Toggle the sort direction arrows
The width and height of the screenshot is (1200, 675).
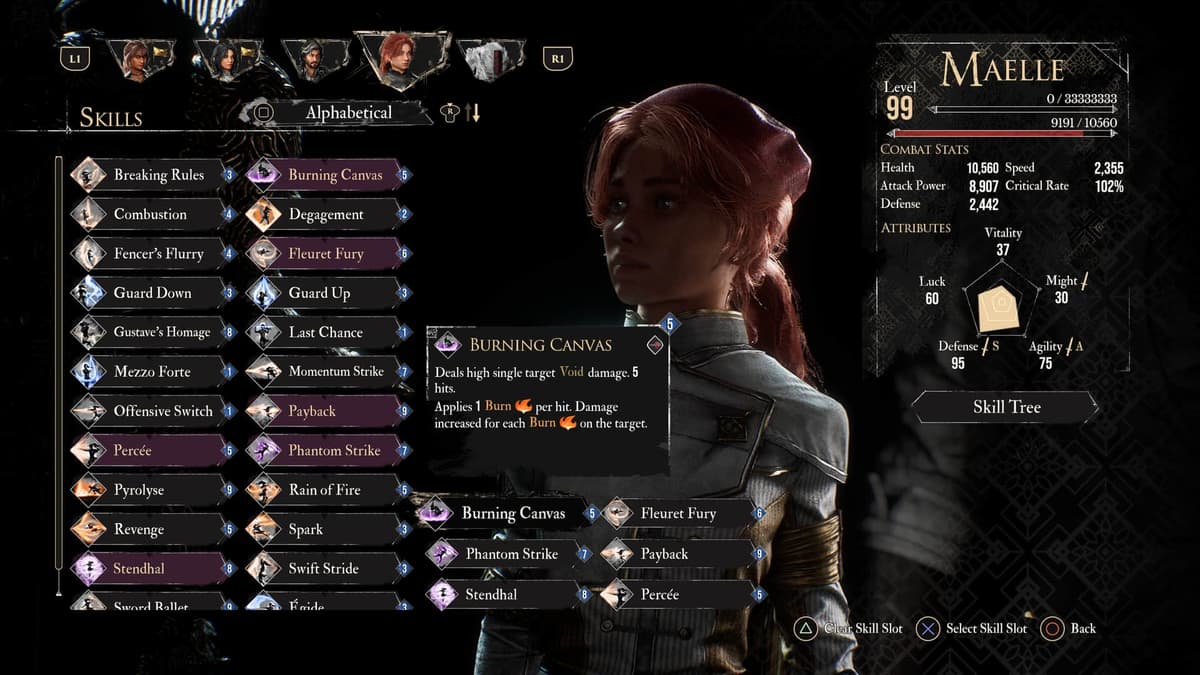click(x=472, y=113)
